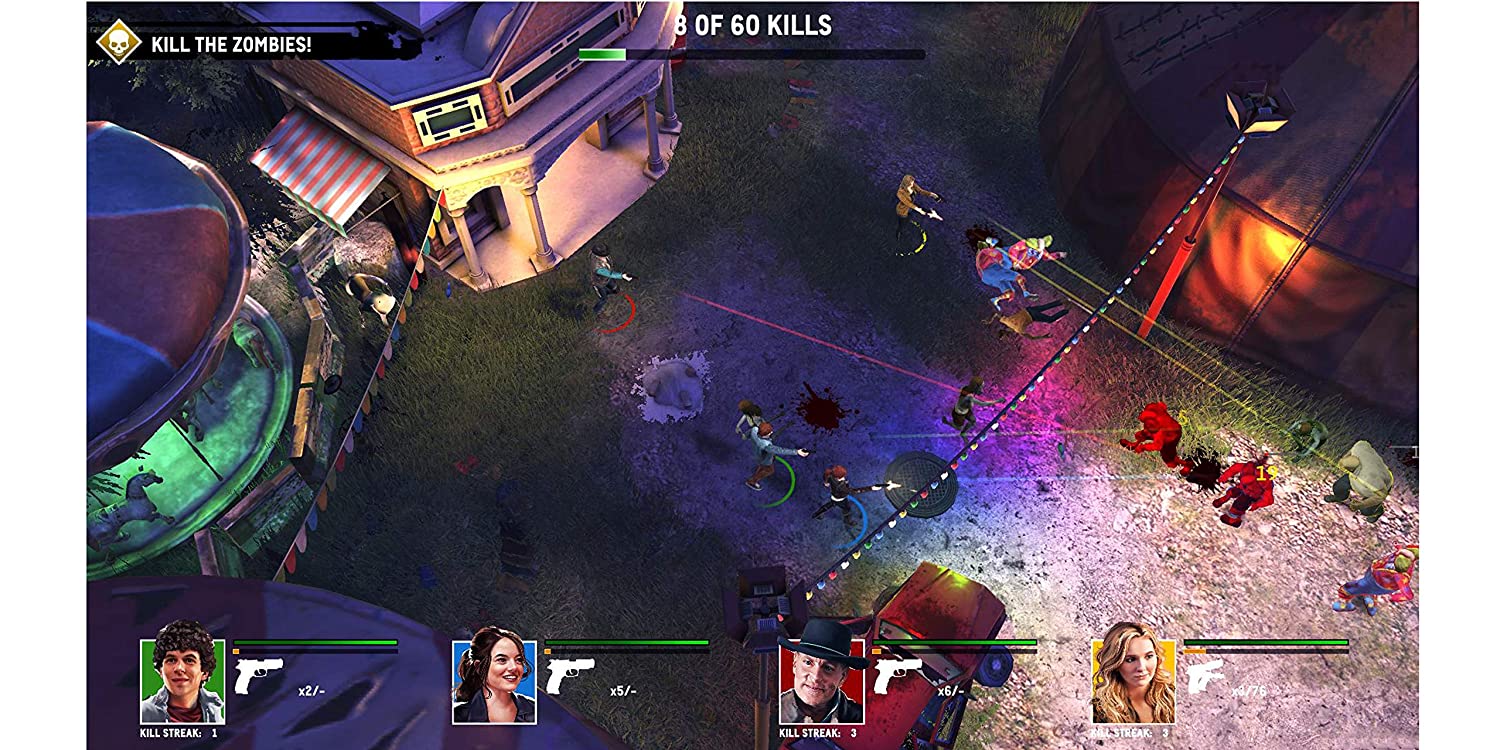This screenshot has height=750, width=1500.
Task: Select the blonde woman portrait on yellow
Action: pos(1133,681)
